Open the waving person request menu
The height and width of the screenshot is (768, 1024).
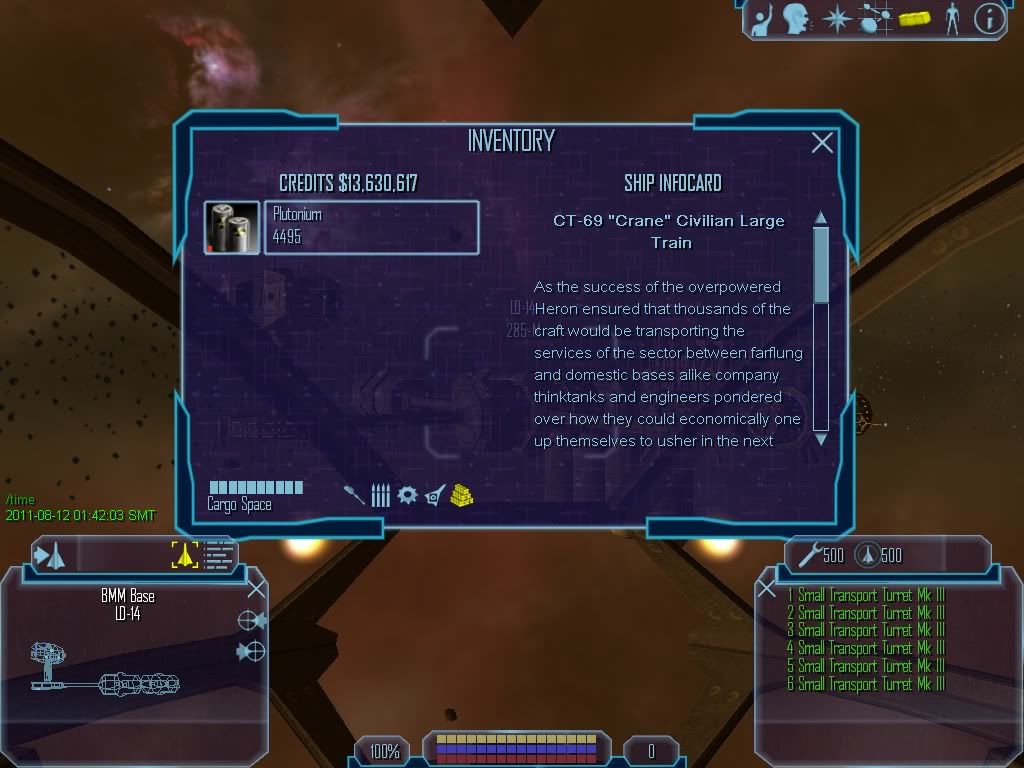tap(765, 19)
